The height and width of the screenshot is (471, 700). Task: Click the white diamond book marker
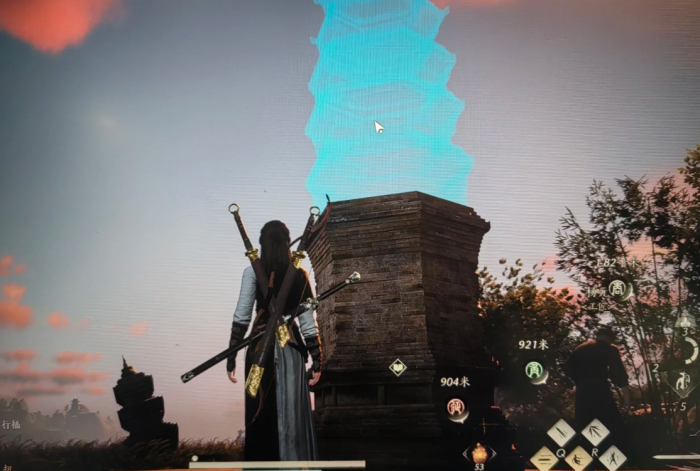(x=397, y=367)
